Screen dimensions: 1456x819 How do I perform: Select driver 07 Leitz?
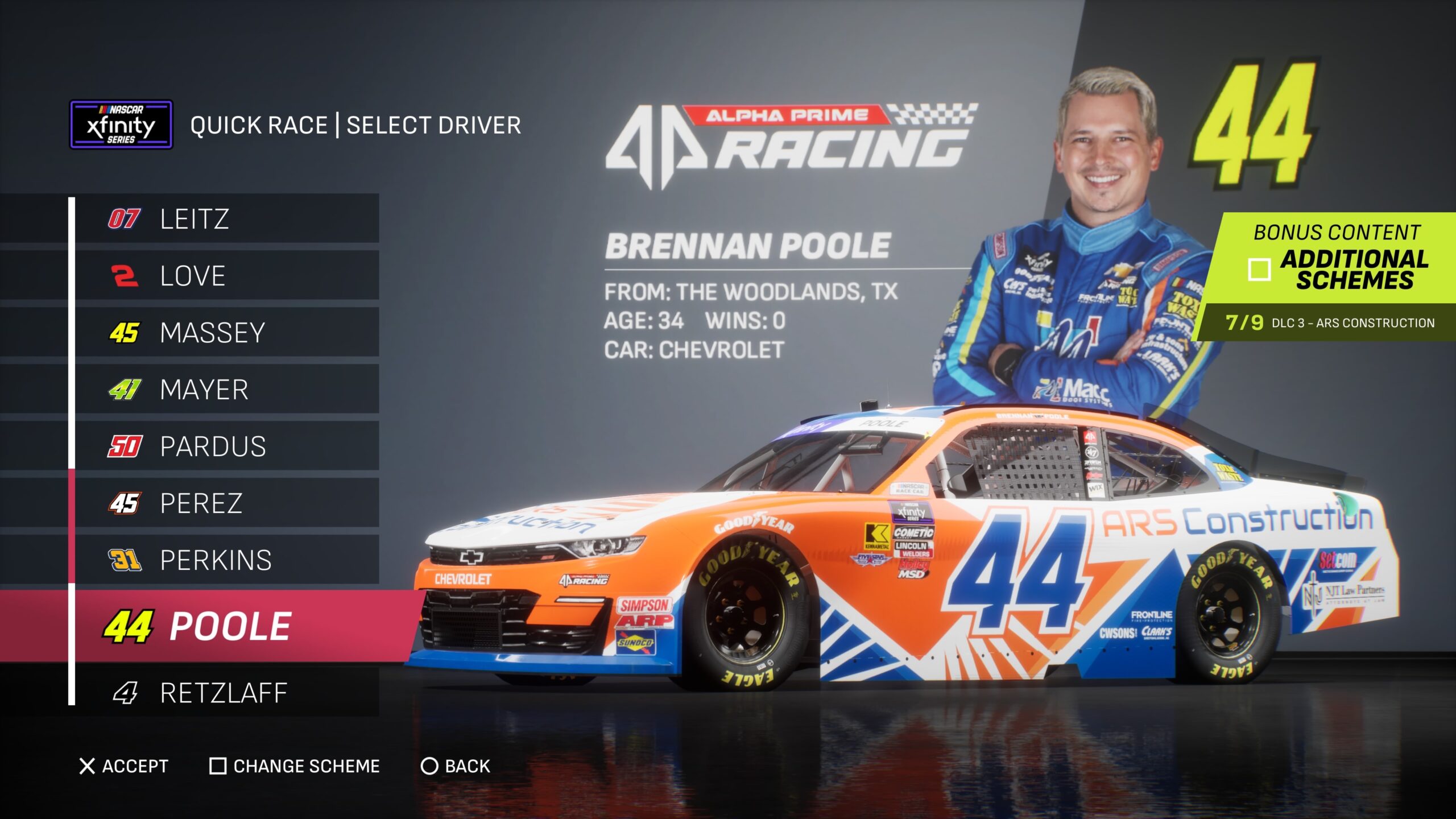pos(226,218)
